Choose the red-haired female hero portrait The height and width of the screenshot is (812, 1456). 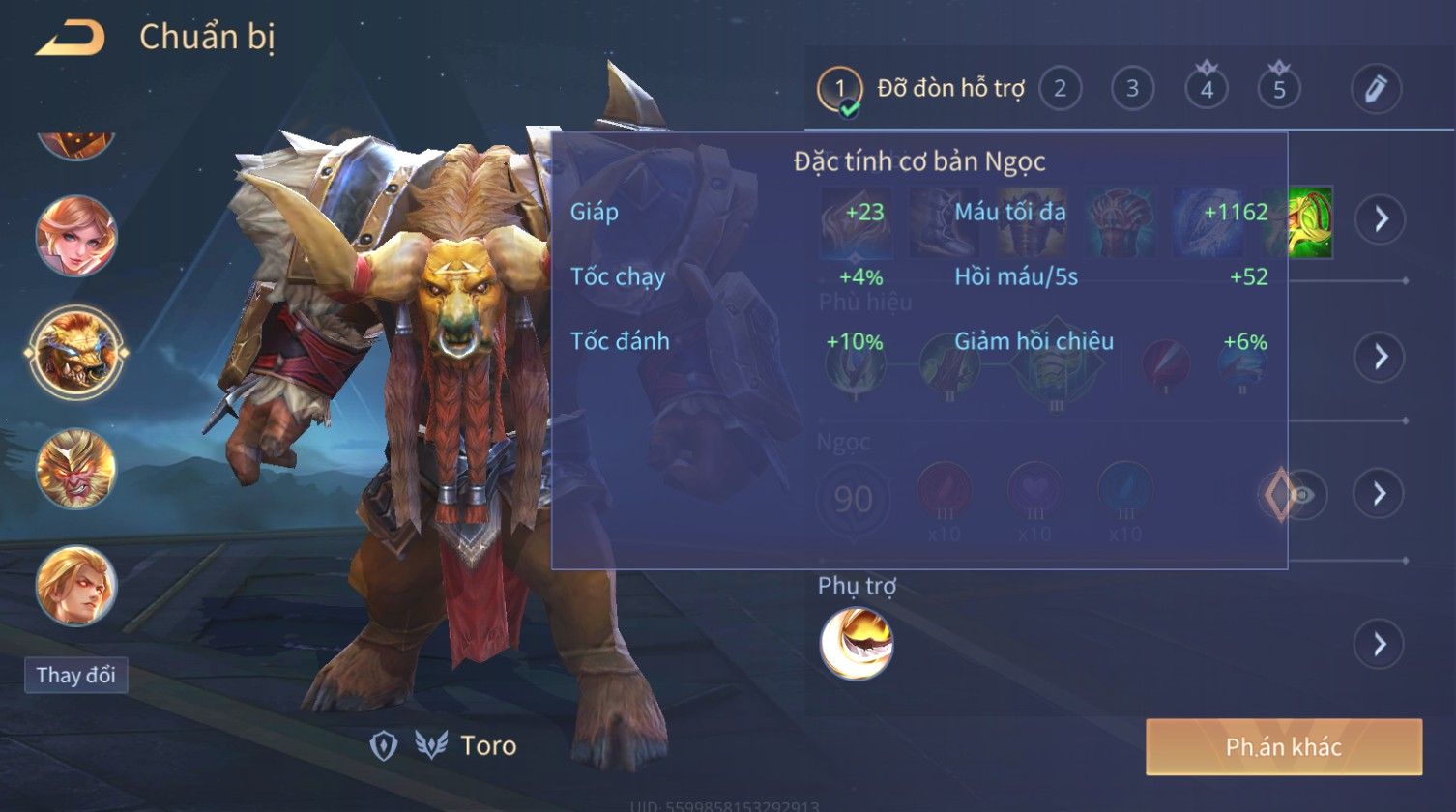76,236
